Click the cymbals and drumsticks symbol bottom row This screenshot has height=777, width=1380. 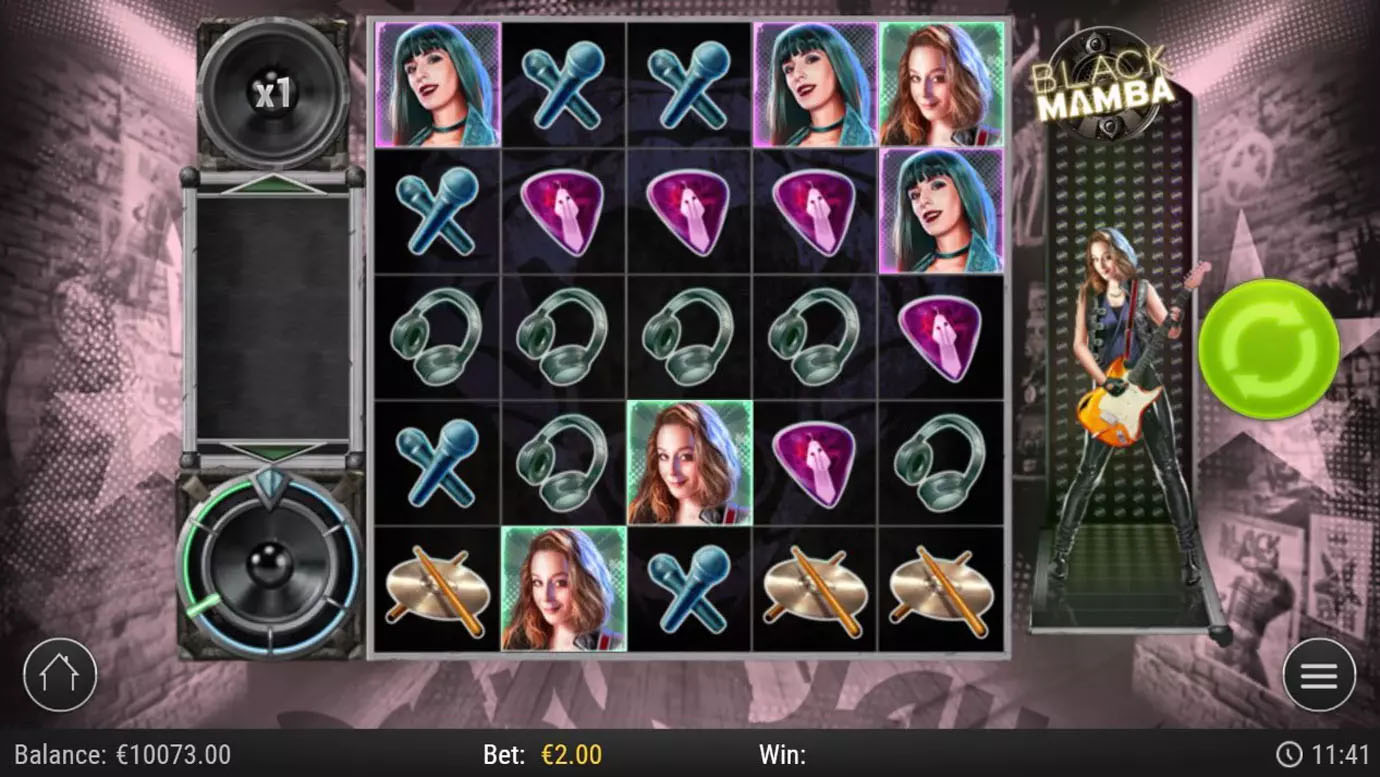pyautogui.click(x=435, y=590)
